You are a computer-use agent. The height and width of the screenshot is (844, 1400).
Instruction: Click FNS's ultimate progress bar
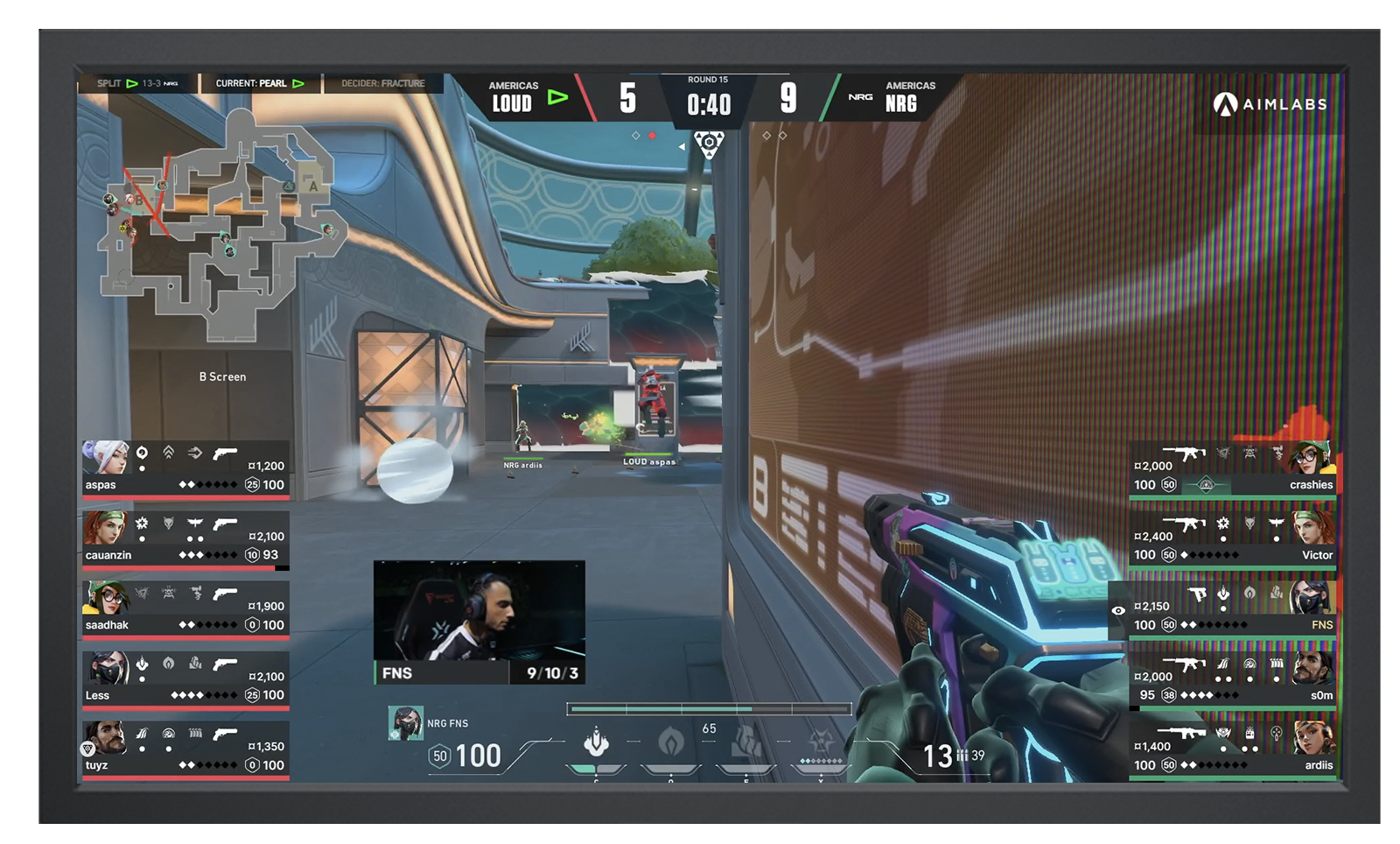pos(709,708)
